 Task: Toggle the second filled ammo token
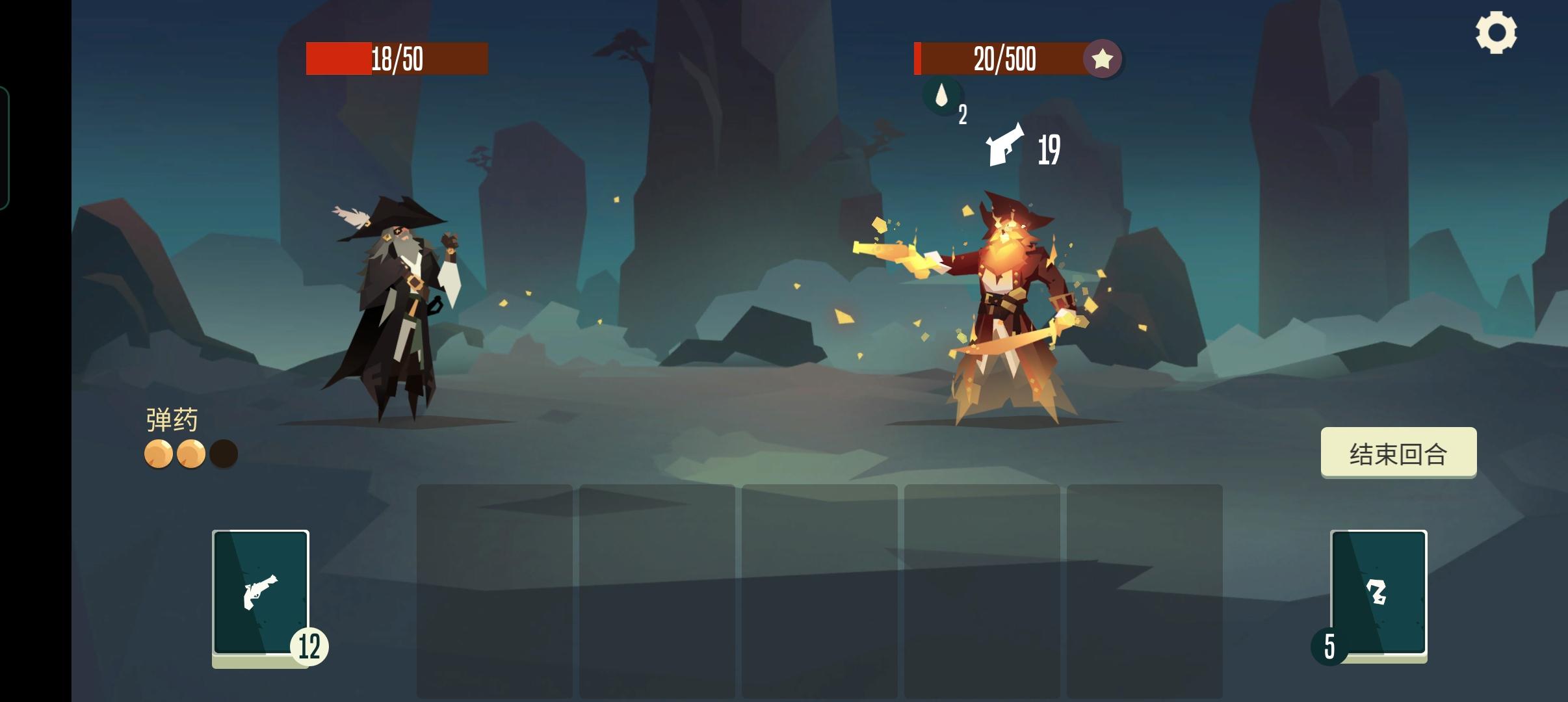point(192,454)
